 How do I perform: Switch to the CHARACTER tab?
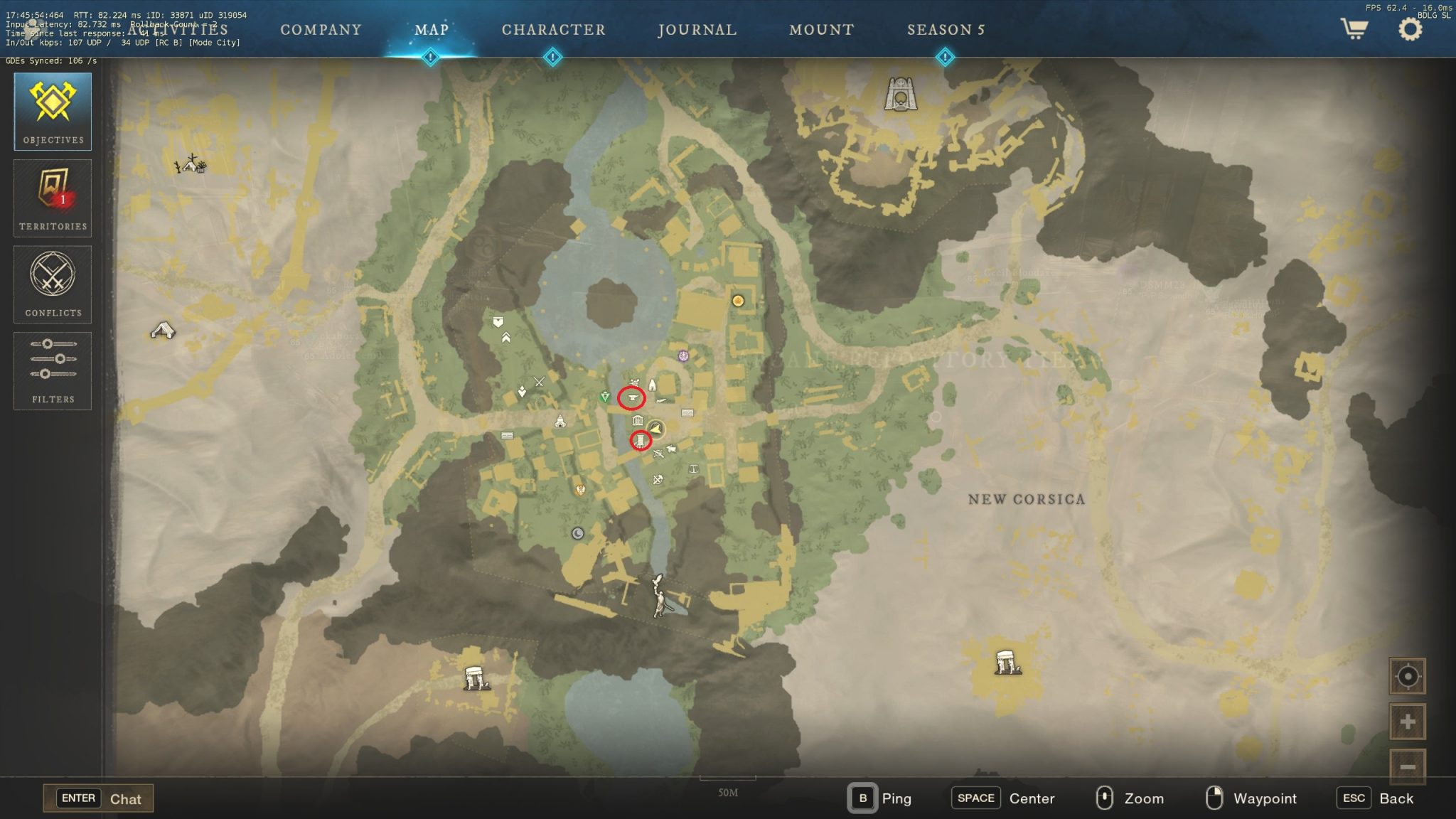pyautogui.click(x=553, y=30)
